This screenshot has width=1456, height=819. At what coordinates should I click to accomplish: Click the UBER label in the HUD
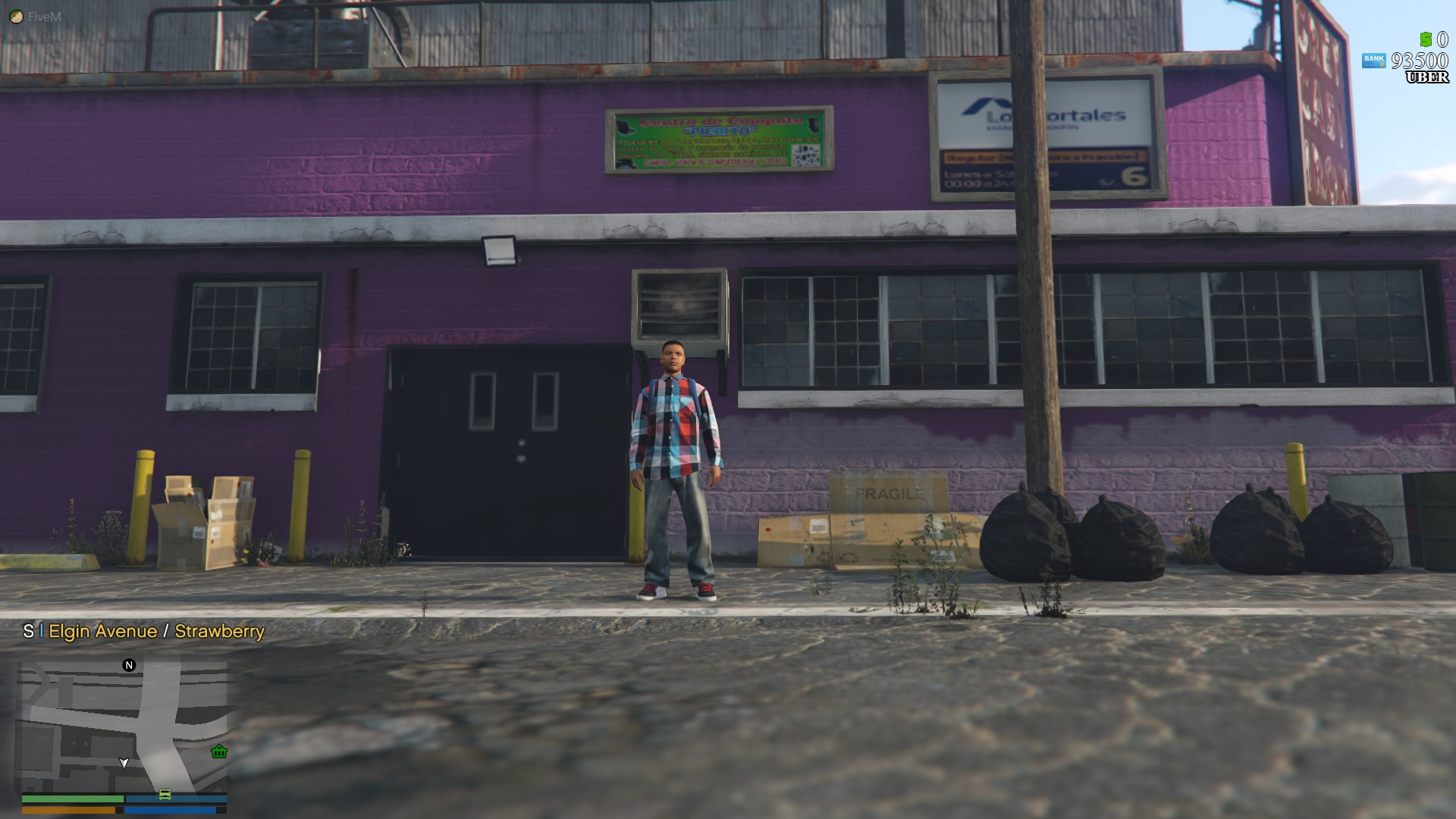1426,76
